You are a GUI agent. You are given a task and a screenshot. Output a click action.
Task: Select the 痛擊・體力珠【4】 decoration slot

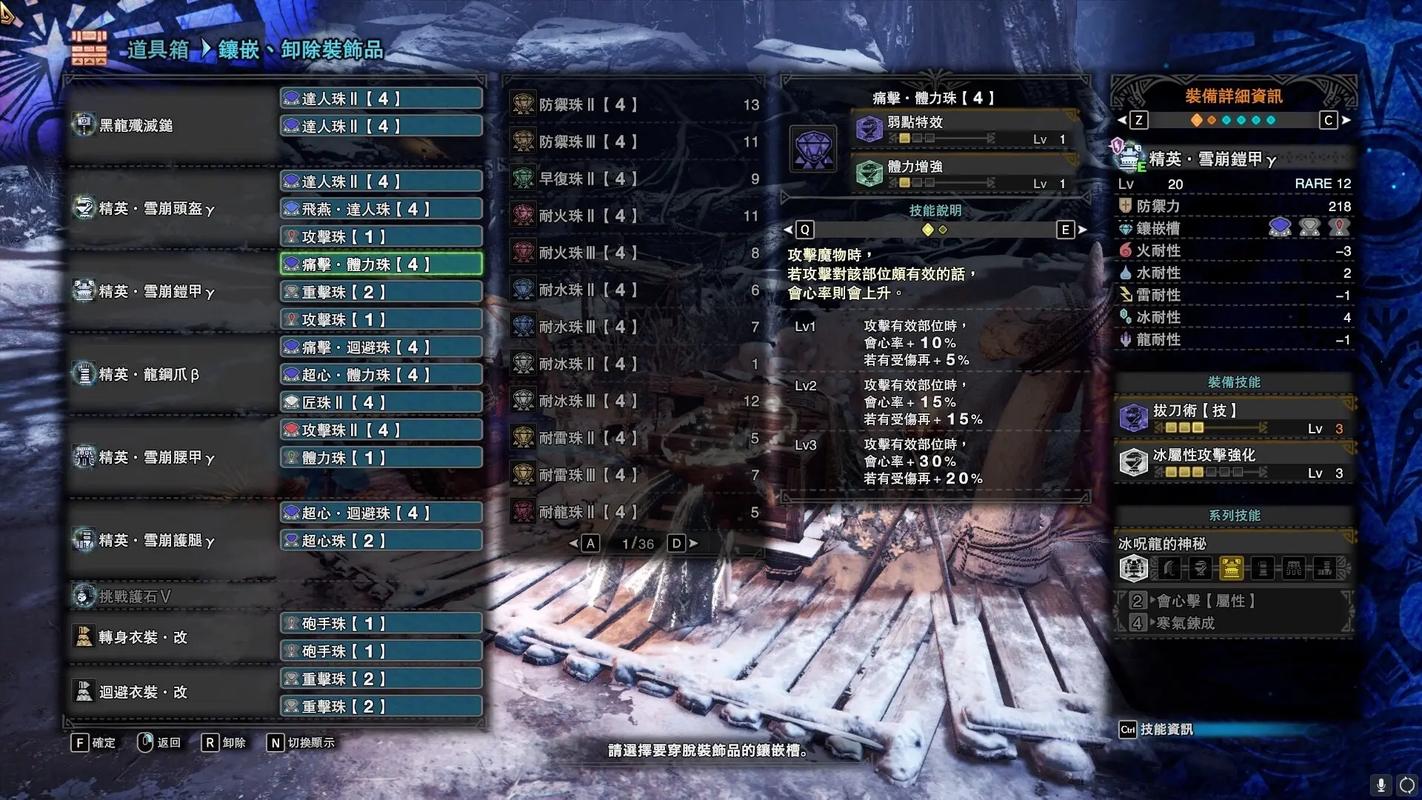click(381, 264)
